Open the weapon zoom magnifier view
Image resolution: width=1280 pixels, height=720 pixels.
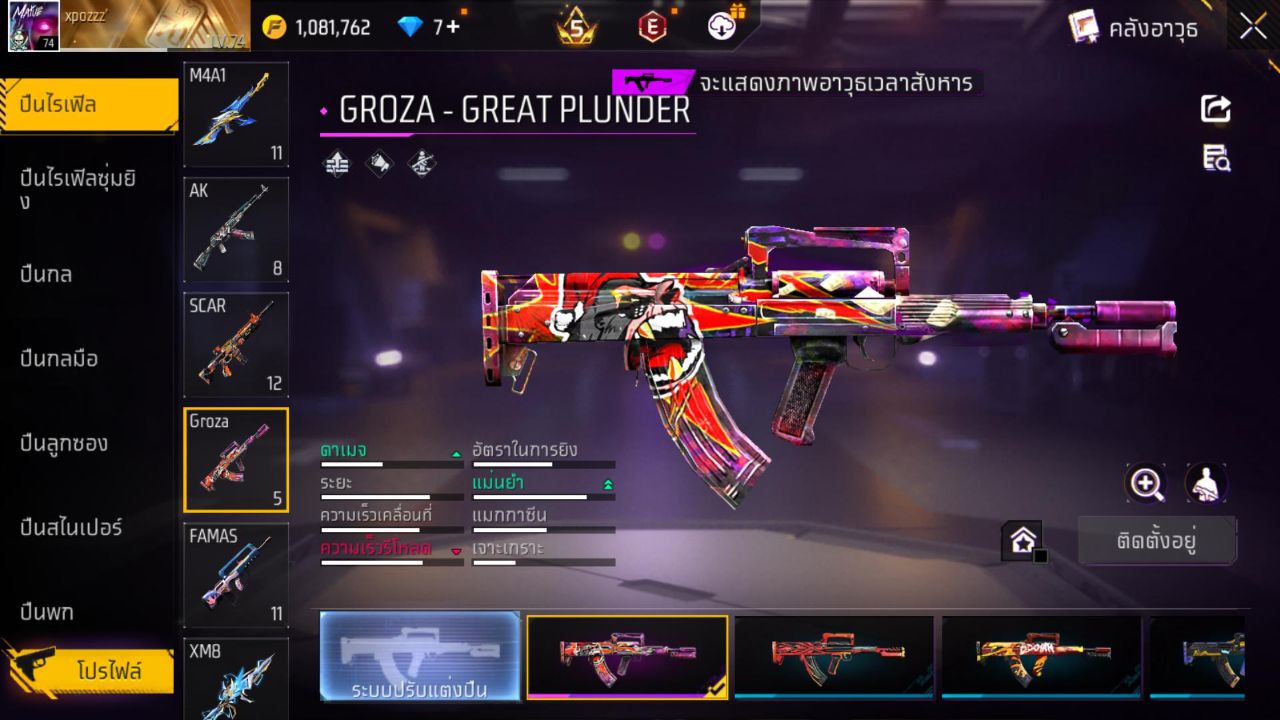coord(1146,484)
